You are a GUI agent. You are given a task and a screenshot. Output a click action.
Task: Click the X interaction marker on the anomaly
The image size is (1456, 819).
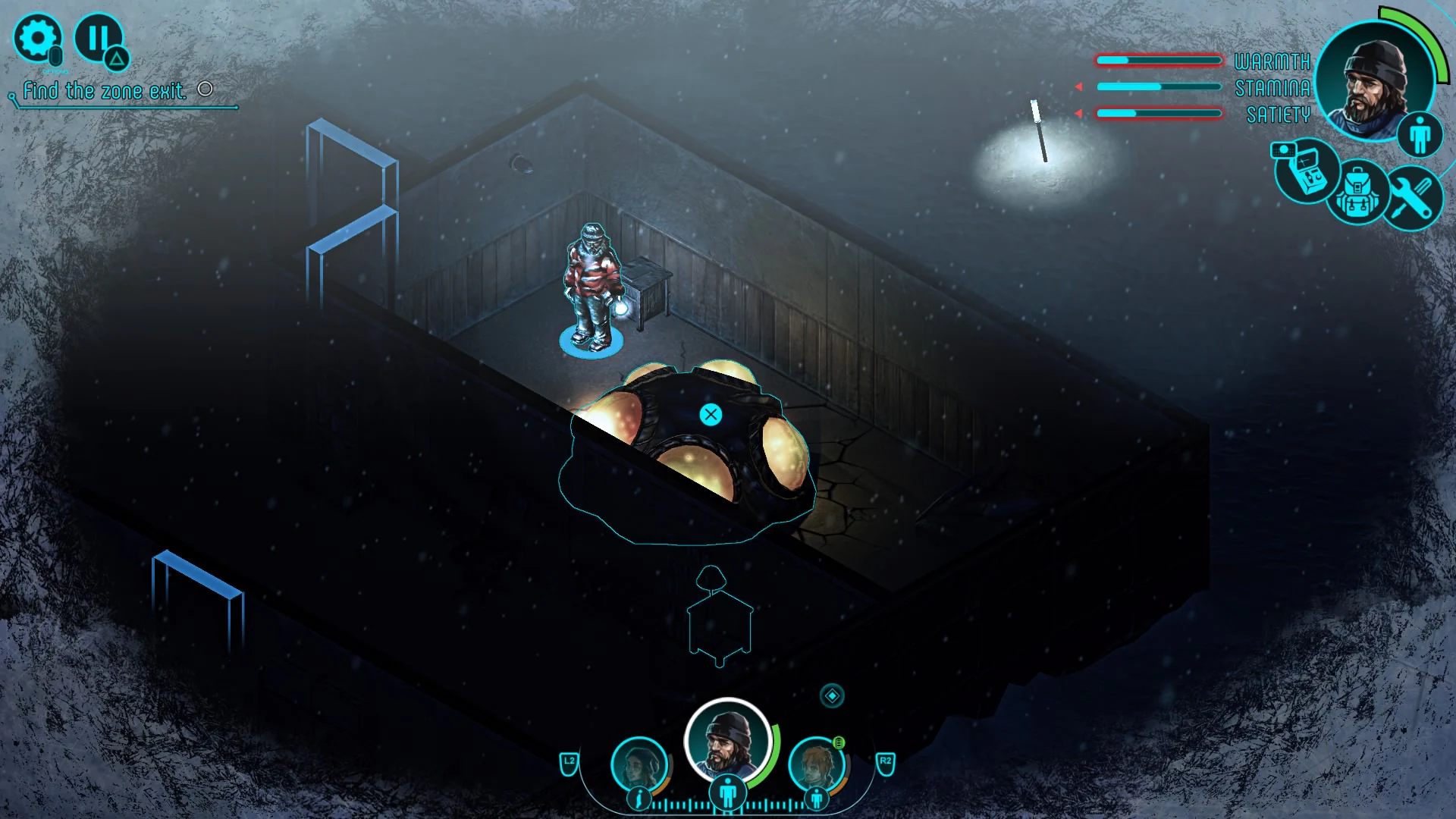(x=710, y=414)
